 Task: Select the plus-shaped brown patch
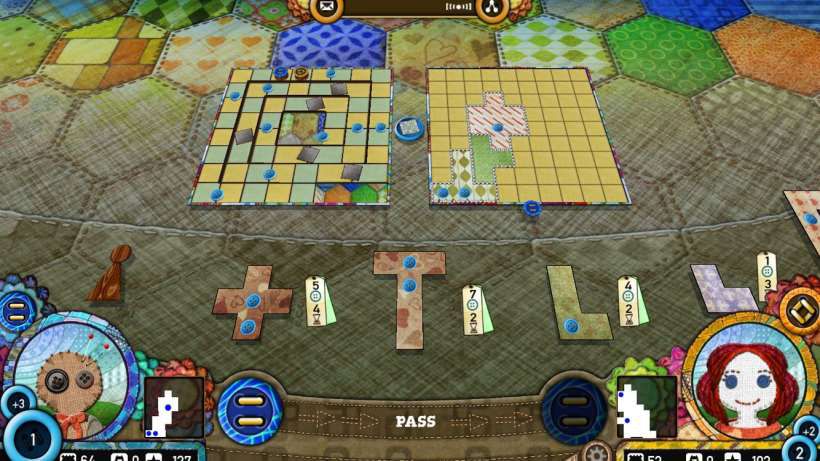[253, 302]
